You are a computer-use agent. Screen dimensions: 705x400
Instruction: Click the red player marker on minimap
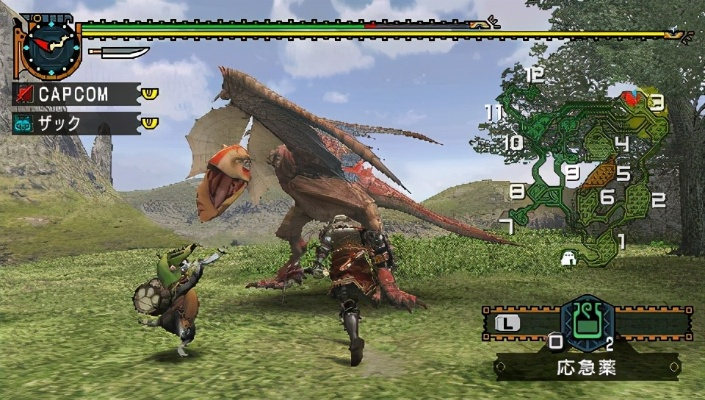click(x=631, y=97)
